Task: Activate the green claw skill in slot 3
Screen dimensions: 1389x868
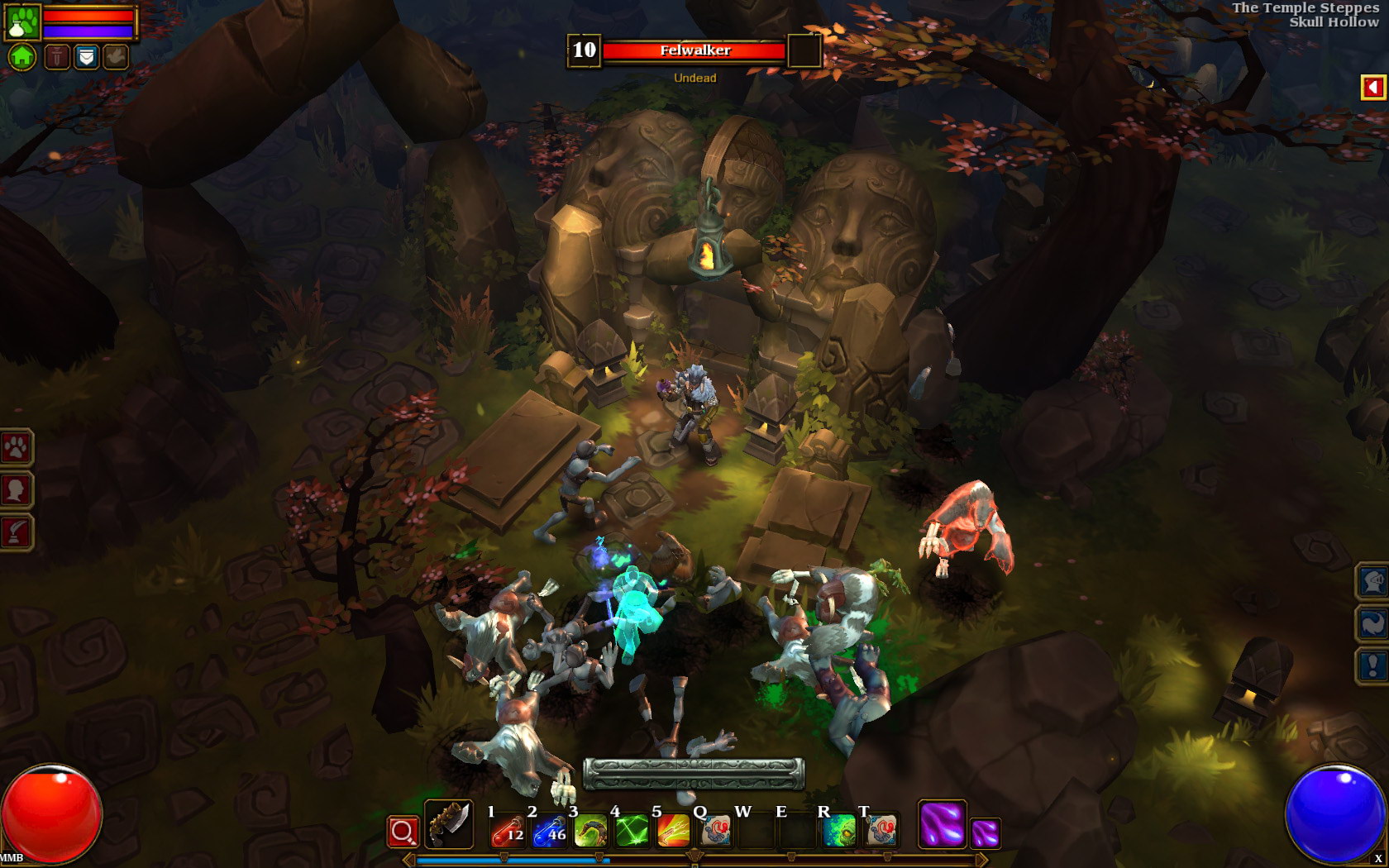Action: (x=590, y=831)
